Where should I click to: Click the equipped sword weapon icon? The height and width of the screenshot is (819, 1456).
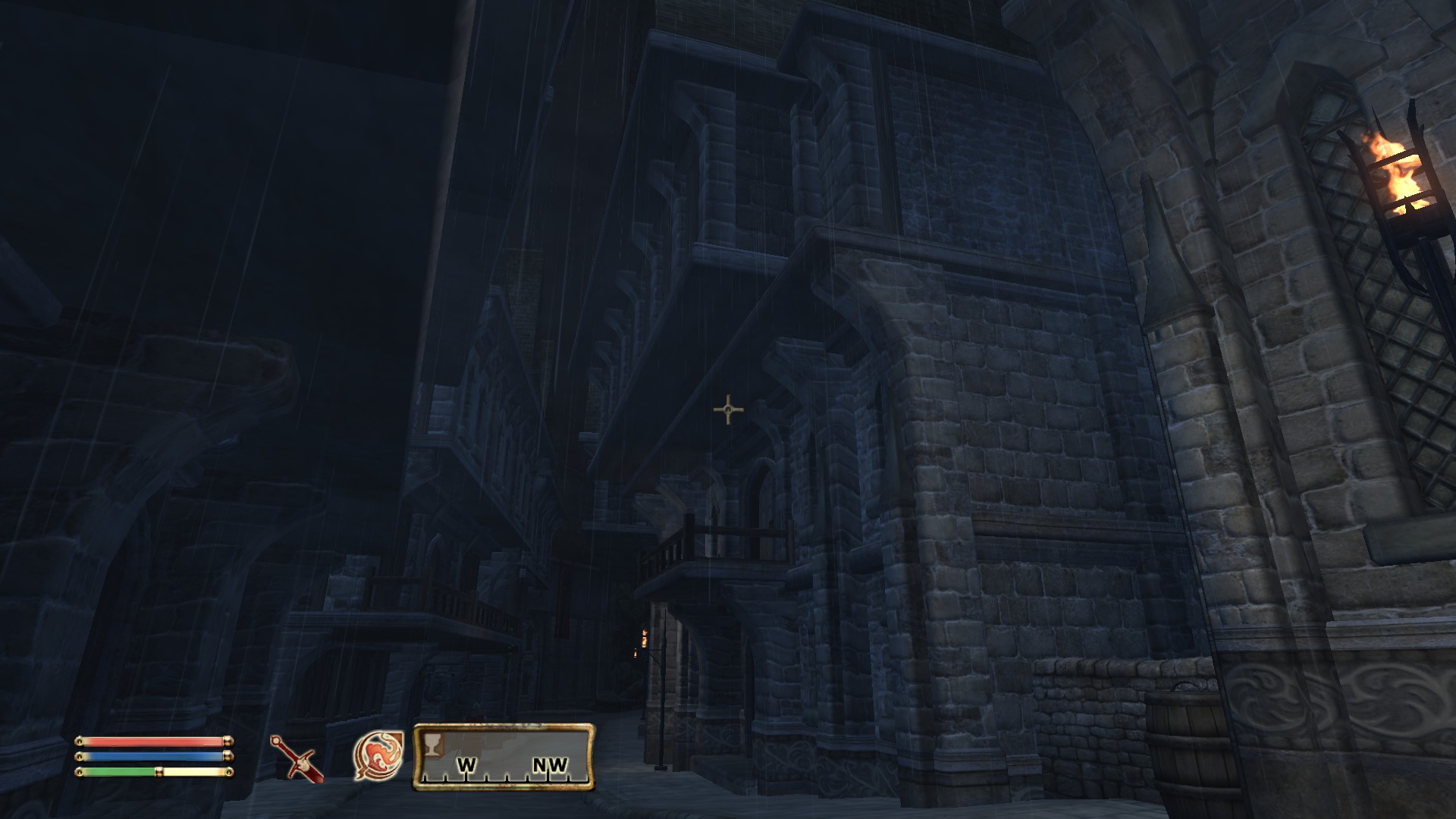click(297, 758)
